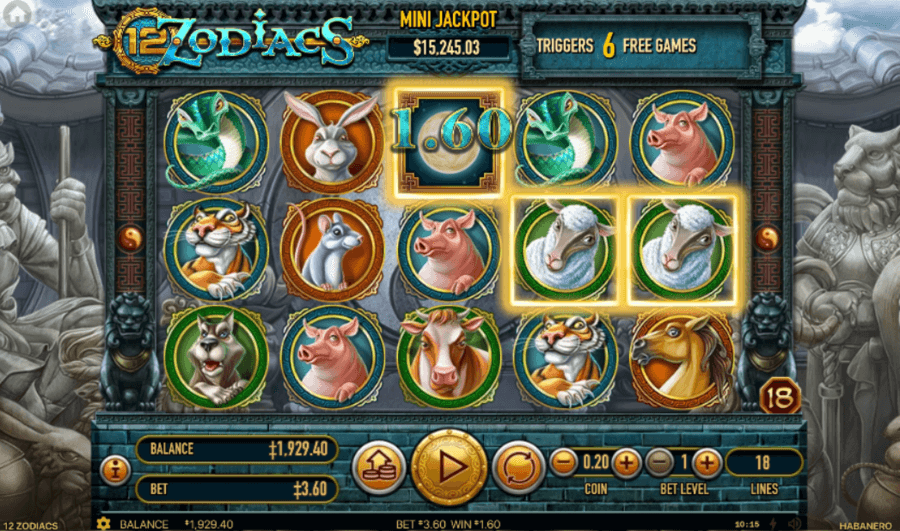Viewport: 900px width, 531px height.
Task: Increase the coin value
Action: (626, 462)
